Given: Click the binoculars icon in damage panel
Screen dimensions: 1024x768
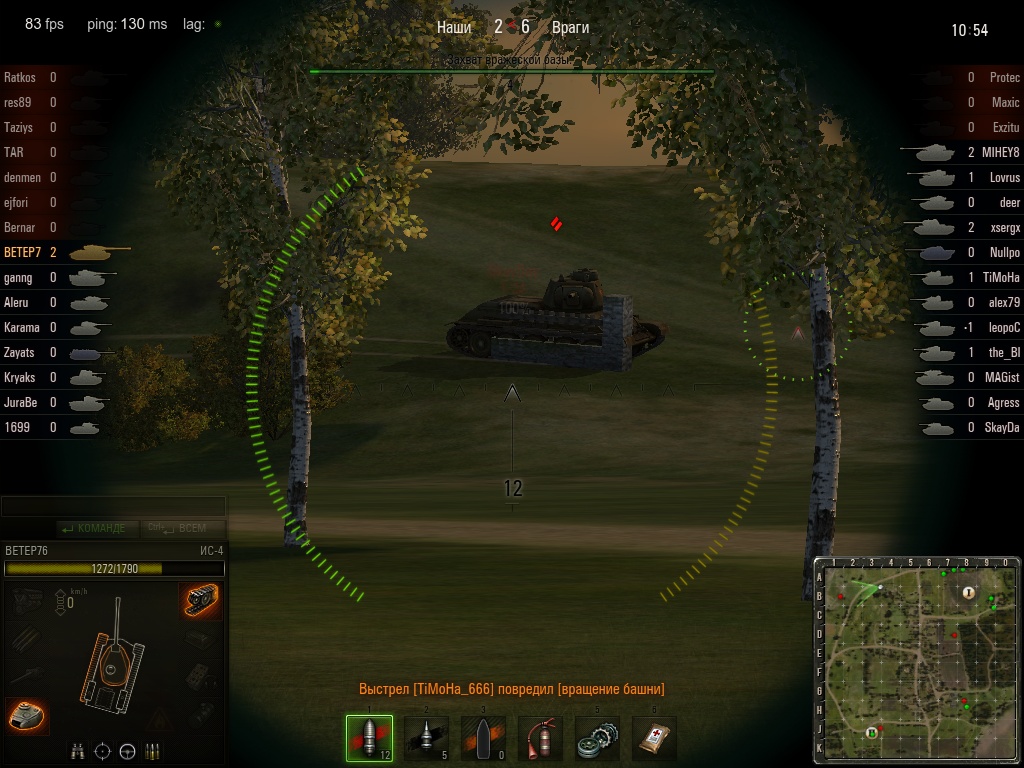Looking at the screenshot, I should [x=78, y=750].
